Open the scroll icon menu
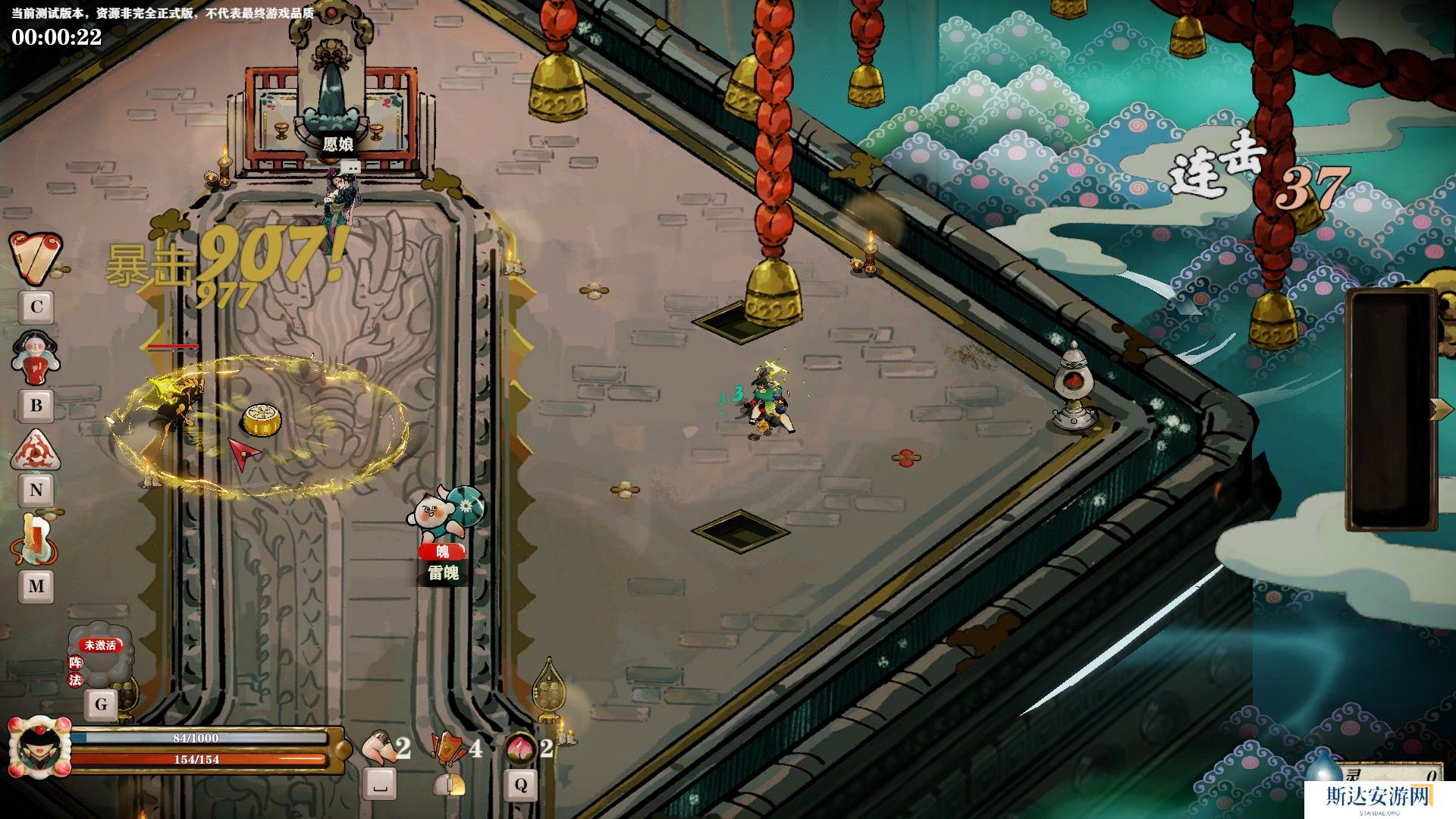 (35, 258)
